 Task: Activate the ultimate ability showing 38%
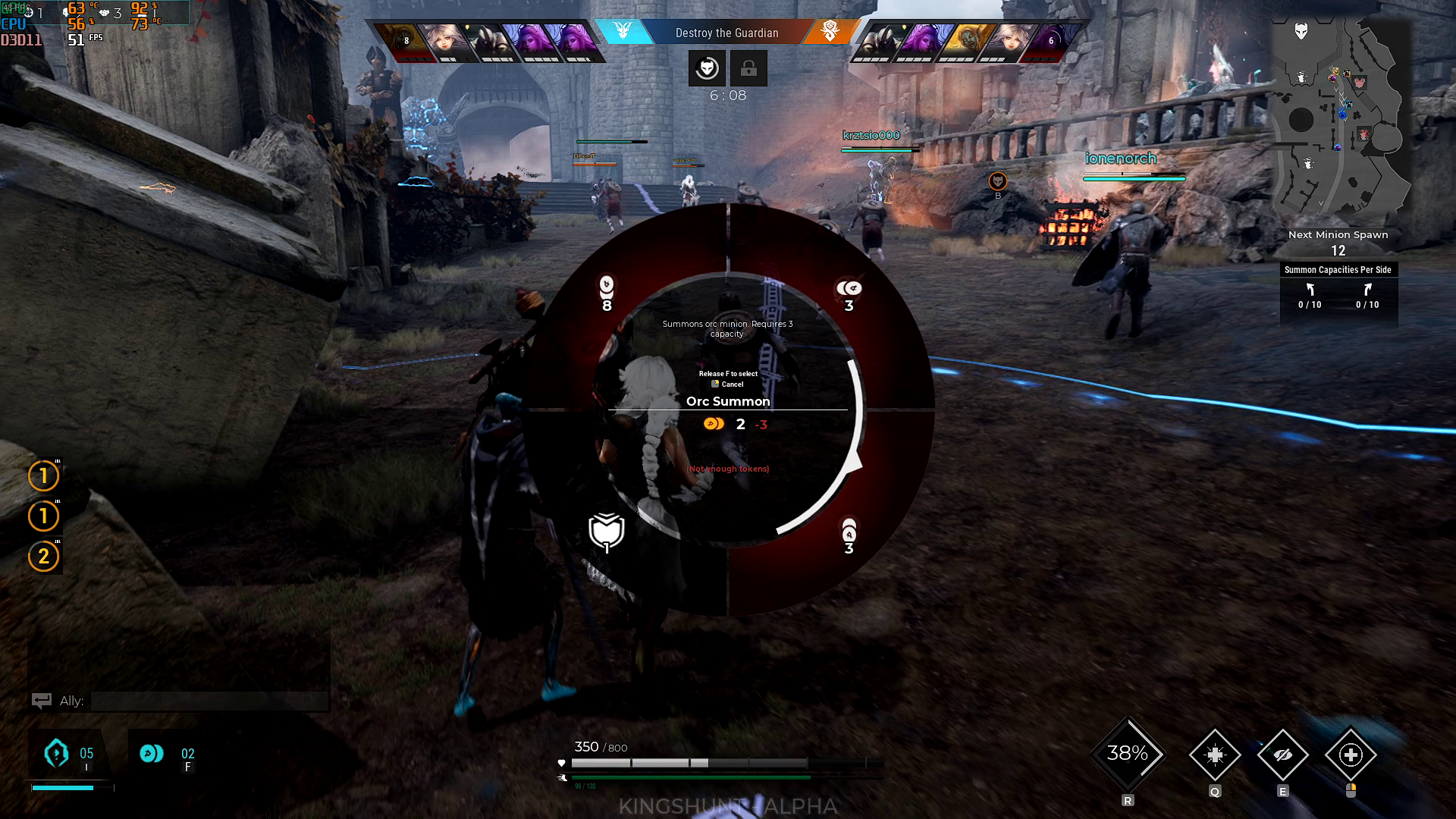[1128, 754]
